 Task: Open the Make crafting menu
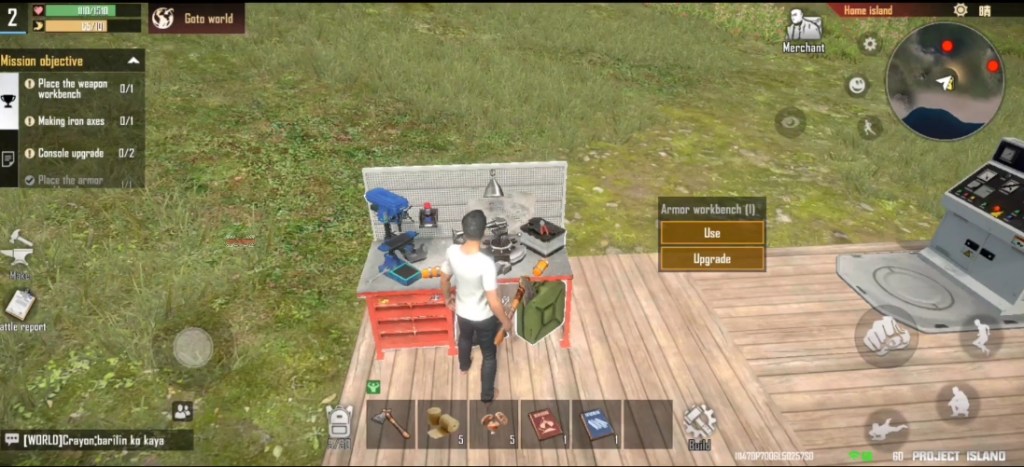click(x=20, y=252)
